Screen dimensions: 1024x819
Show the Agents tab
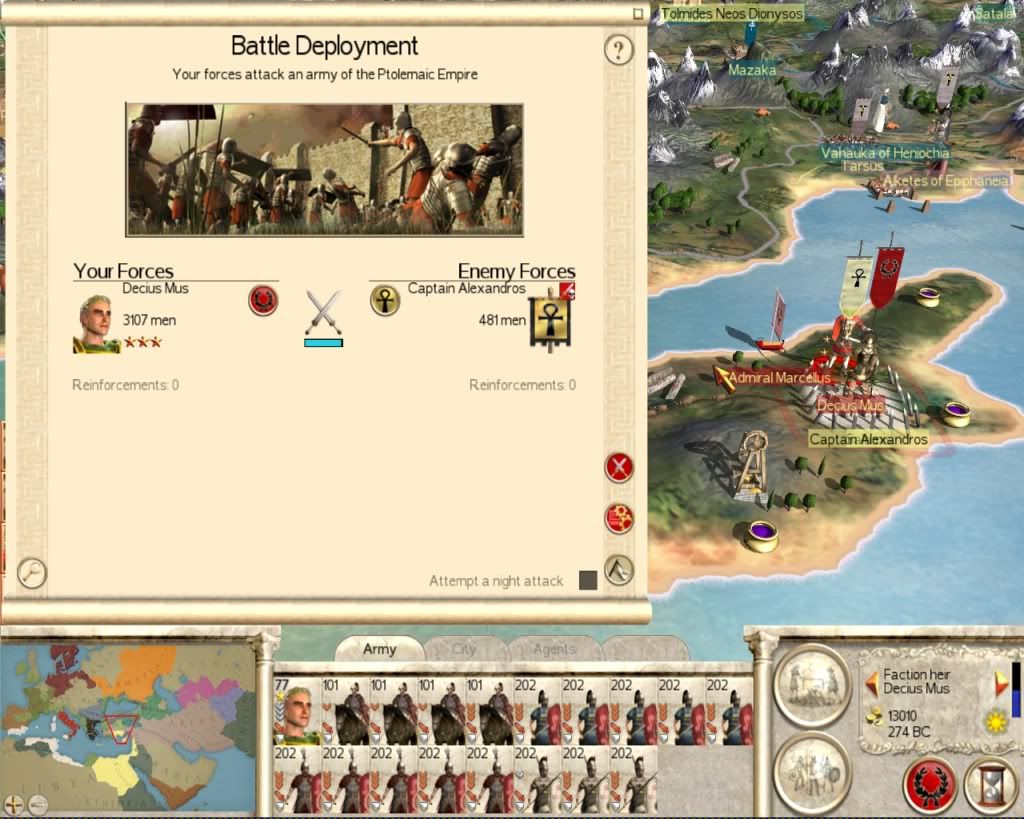[554, 649]
